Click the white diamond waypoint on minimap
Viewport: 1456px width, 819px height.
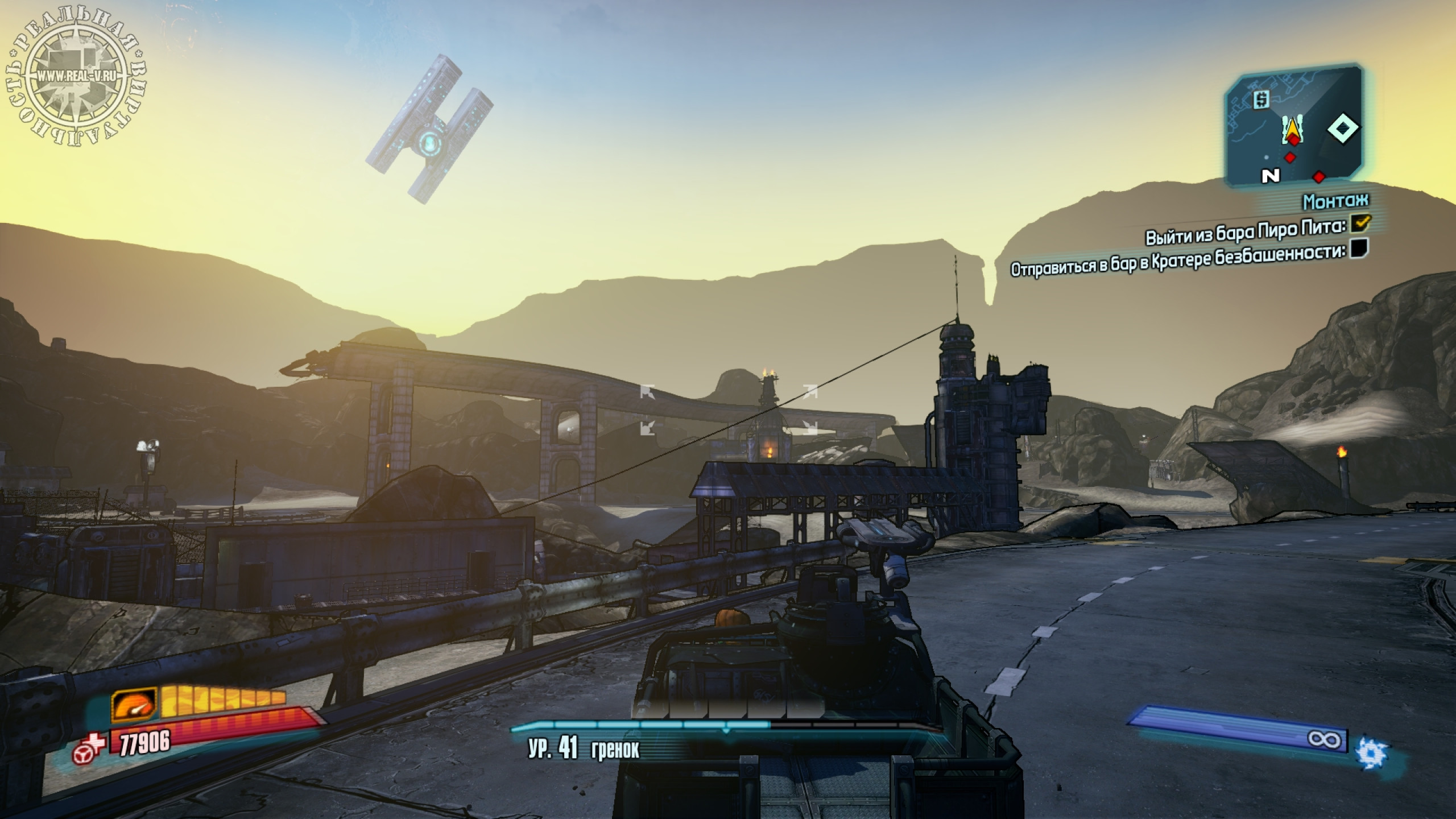tap(1343, 129)
